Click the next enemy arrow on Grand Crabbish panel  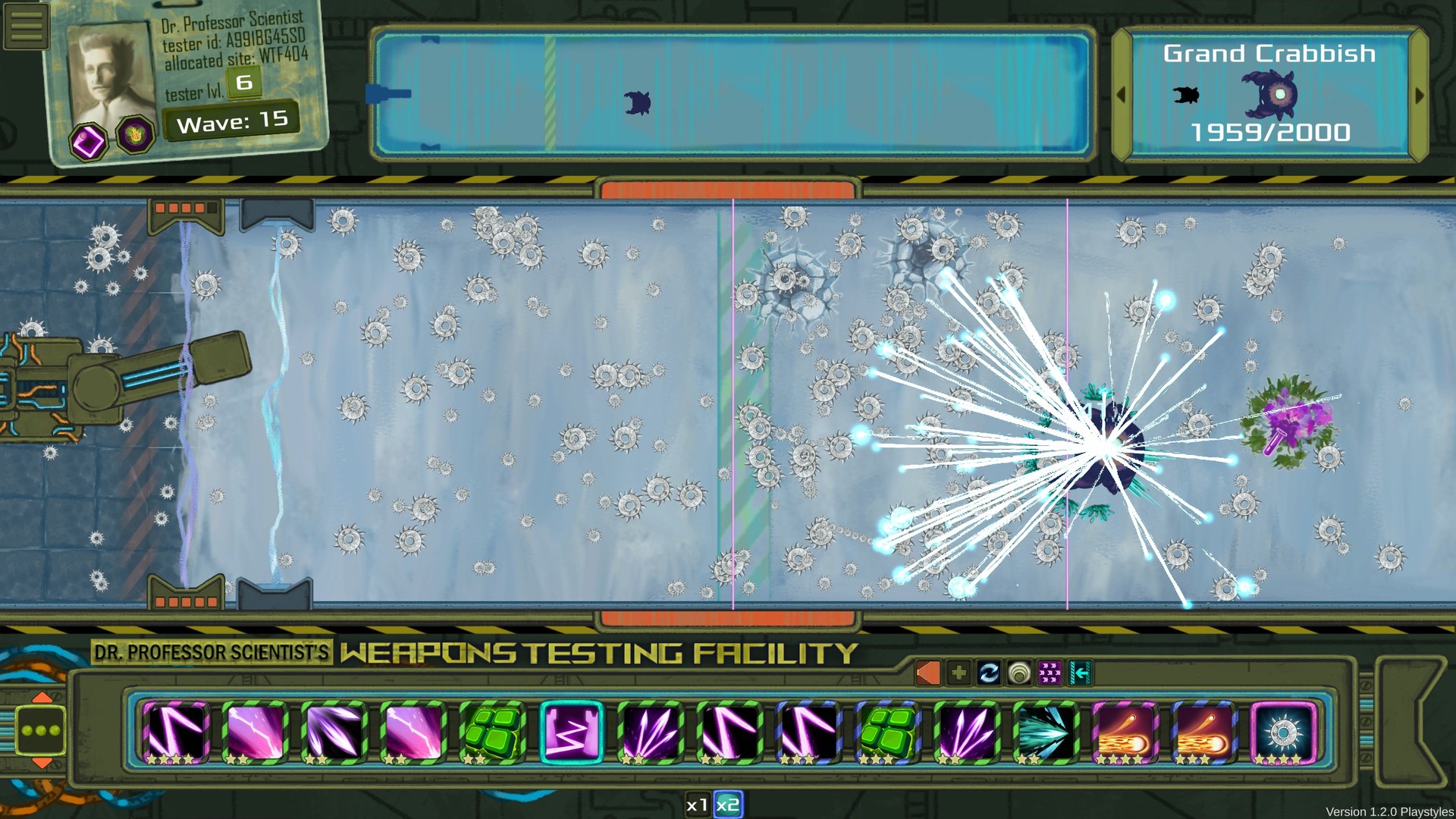(1420, 96)
